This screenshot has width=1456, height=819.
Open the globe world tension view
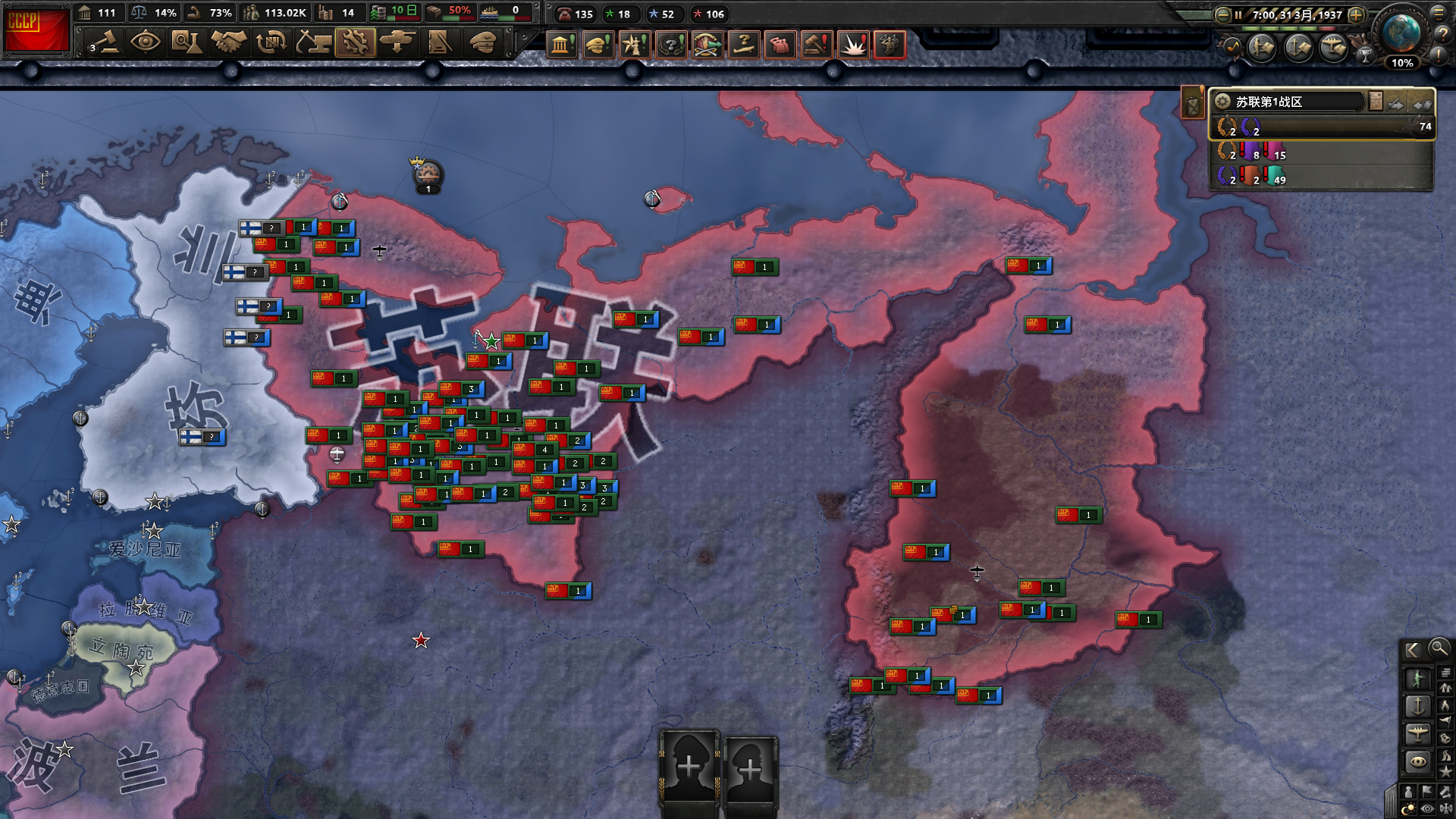point(1400,32)
